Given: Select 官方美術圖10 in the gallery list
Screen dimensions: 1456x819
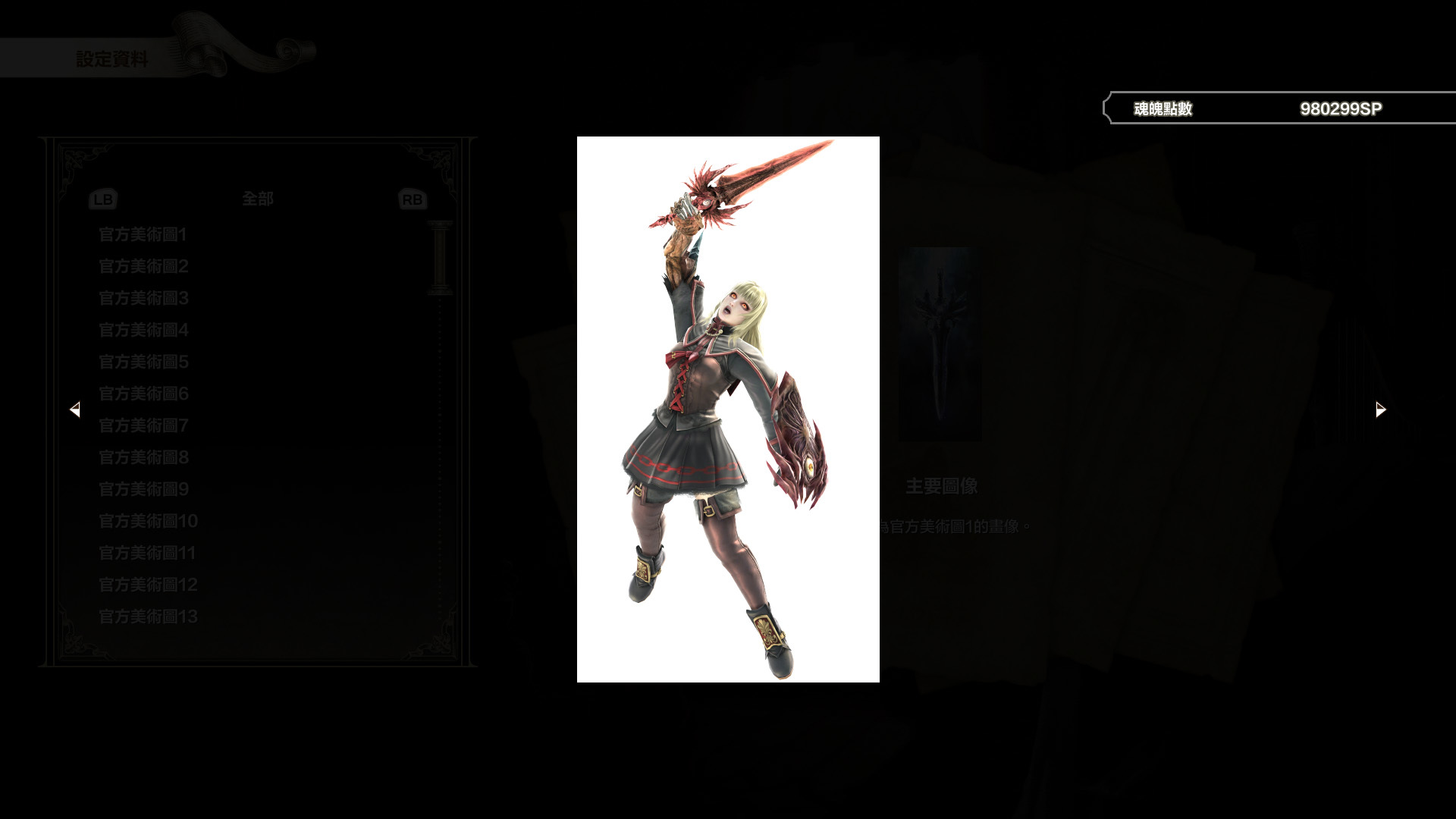Looking at the screenshot, I should 147,522.
